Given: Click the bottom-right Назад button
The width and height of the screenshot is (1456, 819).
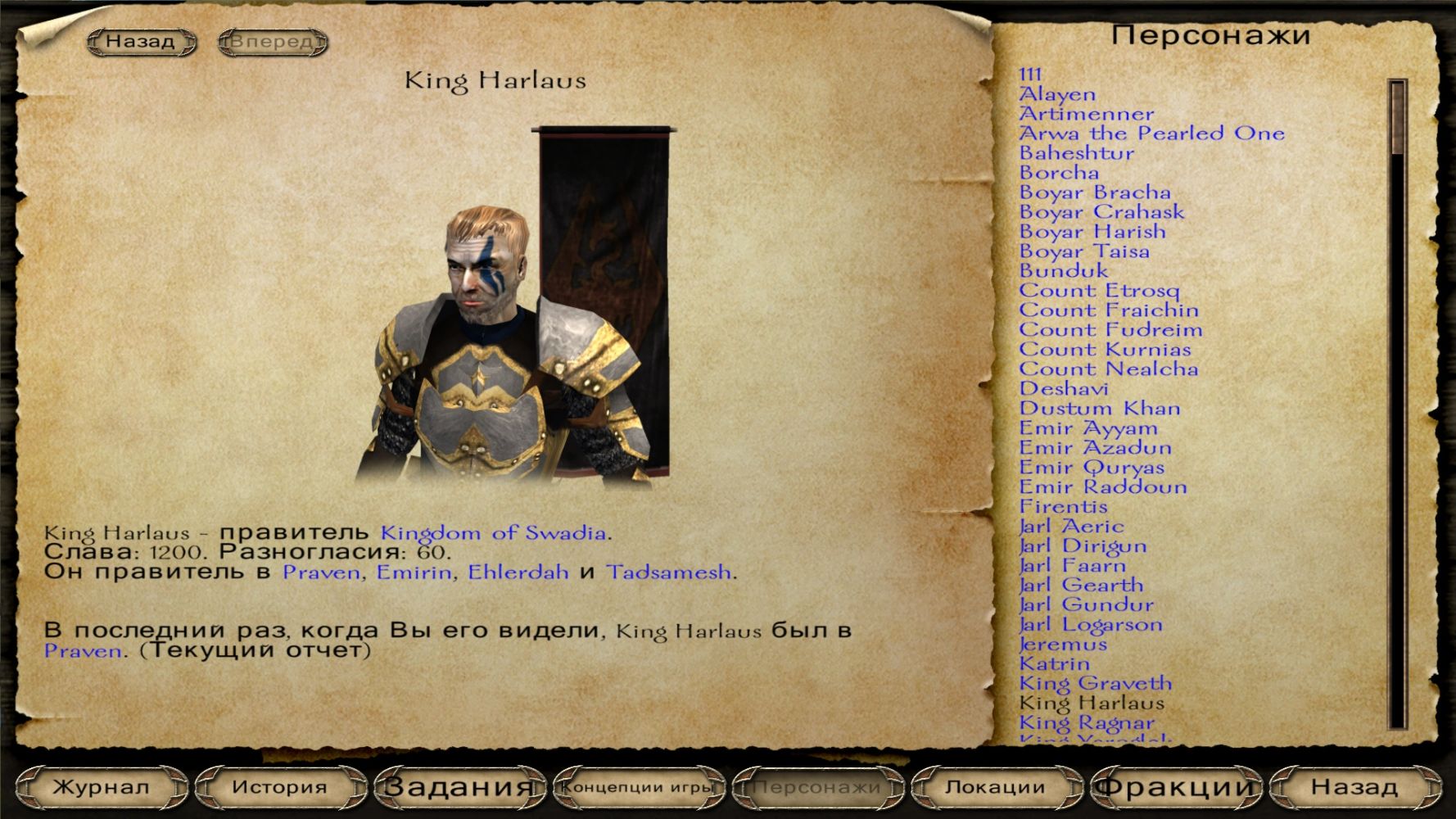Looking at the screenshot, I should pos(1354,787).
